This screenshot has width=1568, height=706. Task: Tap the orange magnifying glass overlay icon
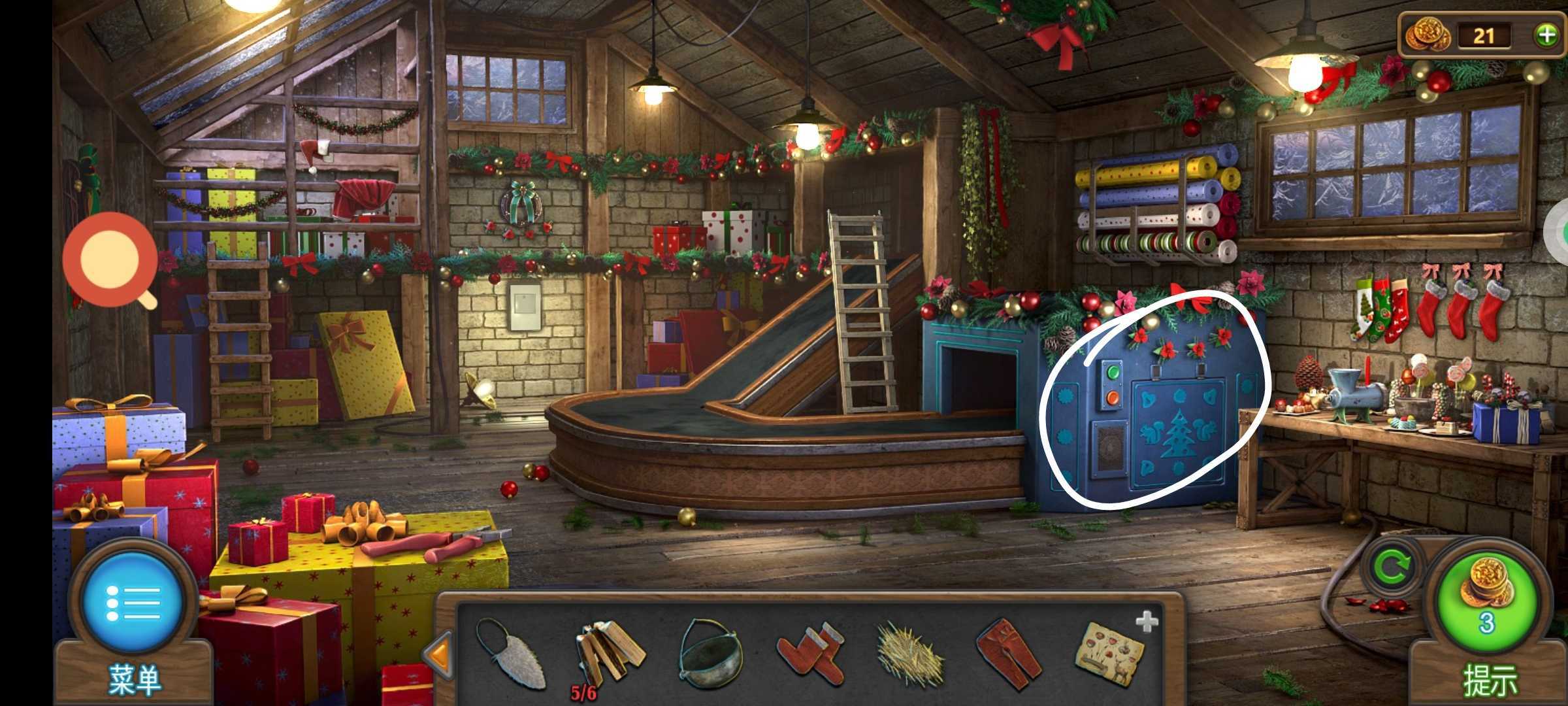pyautogui.click(x=110, y=259)
